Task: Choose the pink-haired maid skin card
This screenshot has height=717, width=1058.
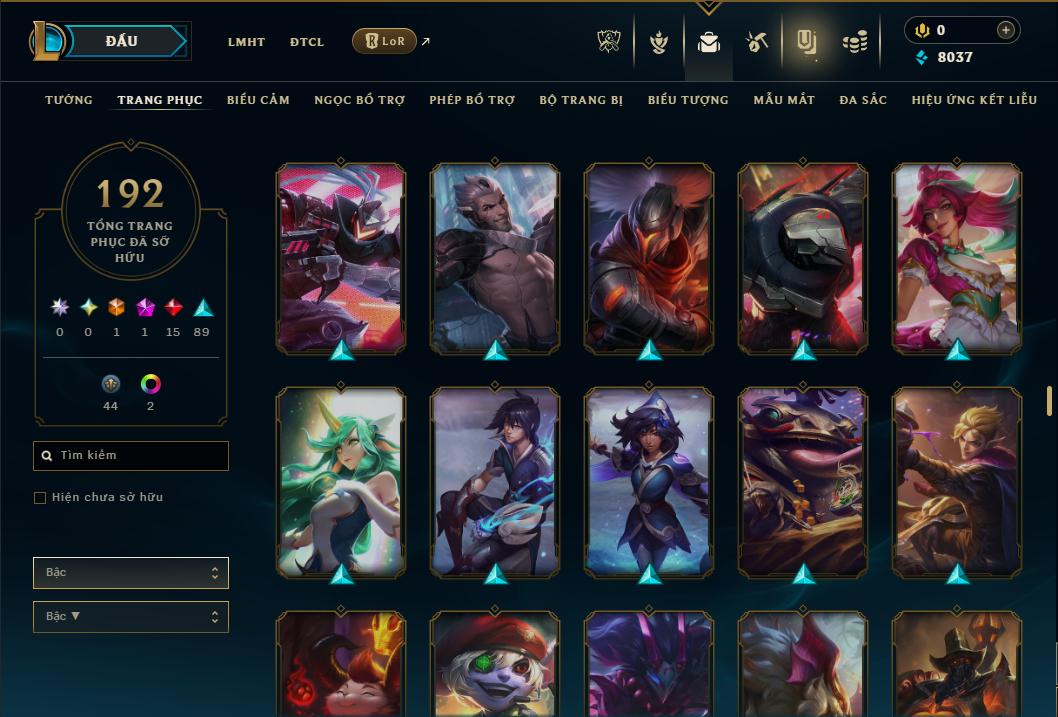Action: [x=957, y=257]
